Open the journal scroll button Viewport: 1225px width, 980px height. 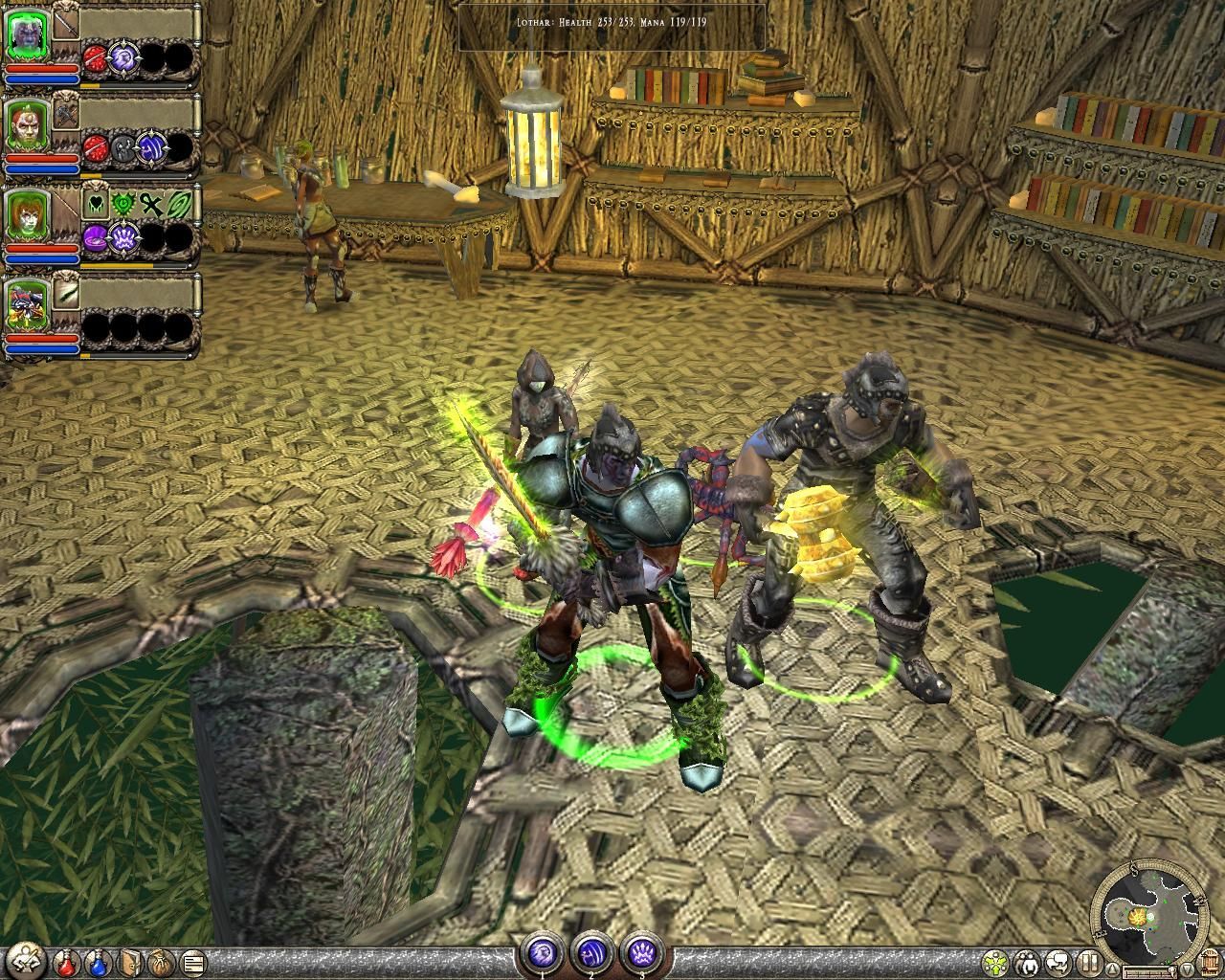click(x=192, y=961)
